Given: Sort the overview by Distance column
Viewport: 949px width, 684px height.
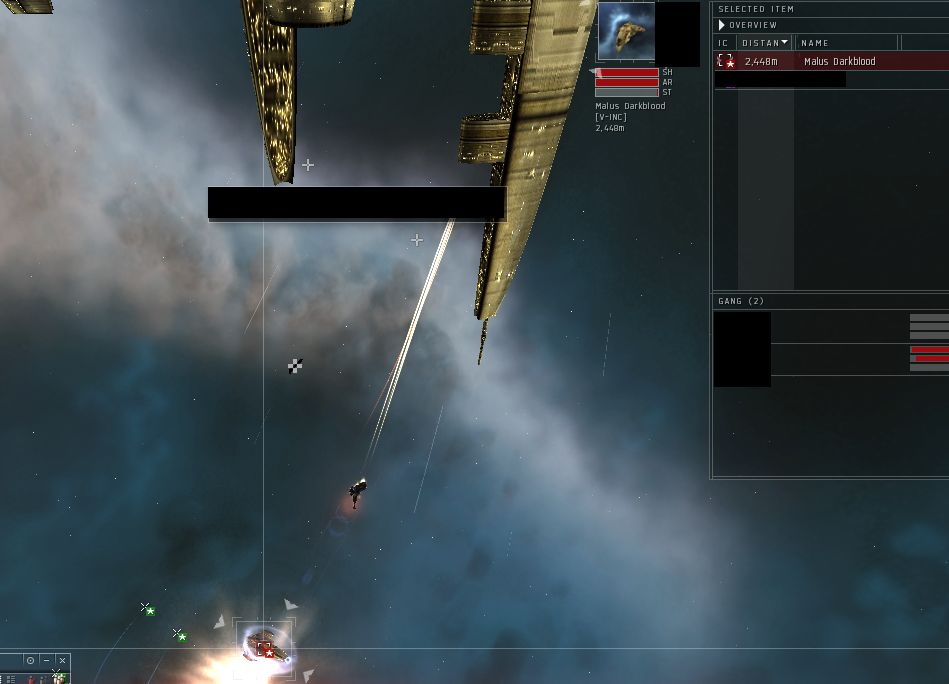Looking at the screenshot, I should pos(763,43).
